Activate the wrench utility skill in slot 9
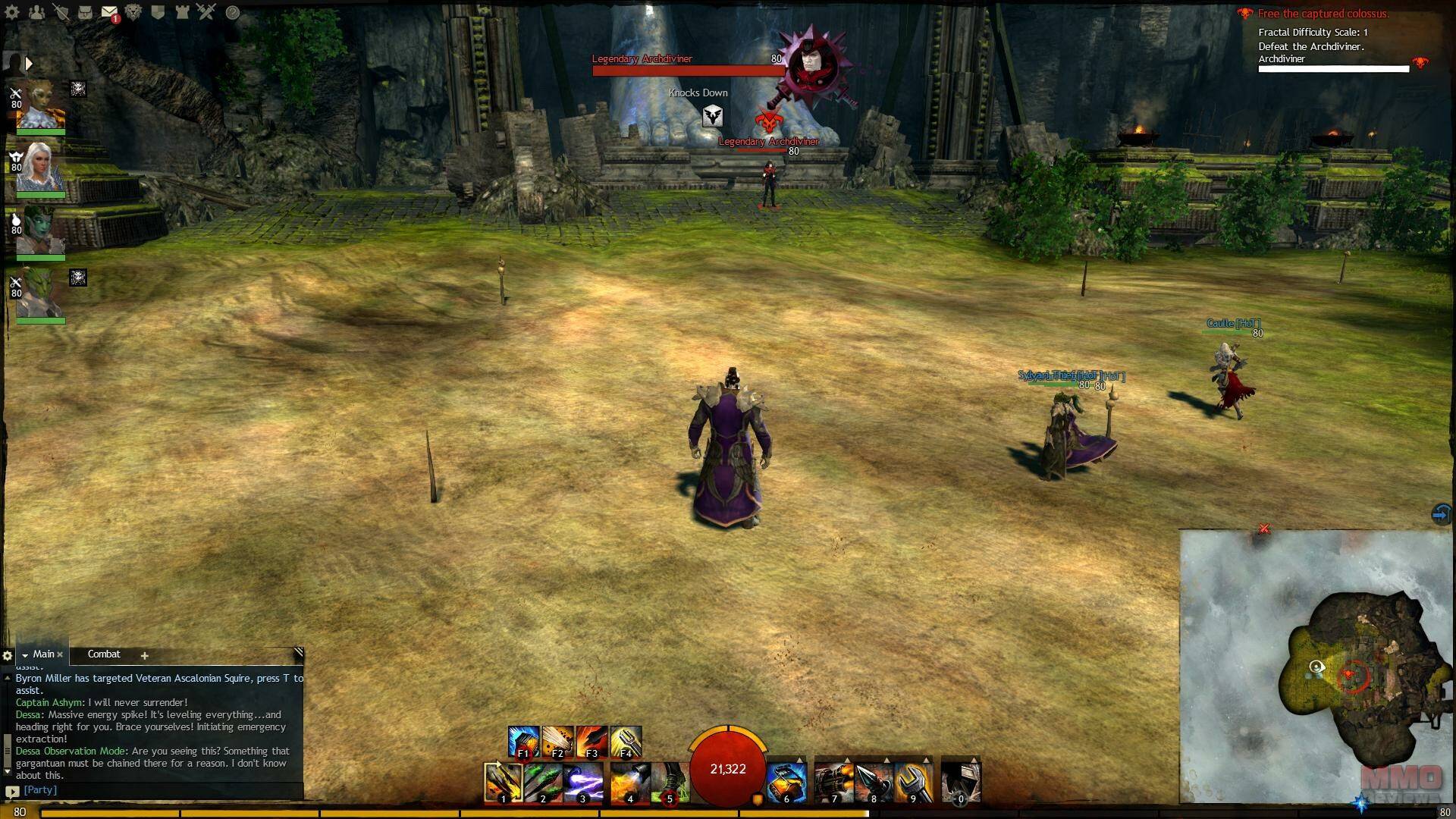Image resolution: width=1456 pixels, height=819 pixels. coord(913,782)
